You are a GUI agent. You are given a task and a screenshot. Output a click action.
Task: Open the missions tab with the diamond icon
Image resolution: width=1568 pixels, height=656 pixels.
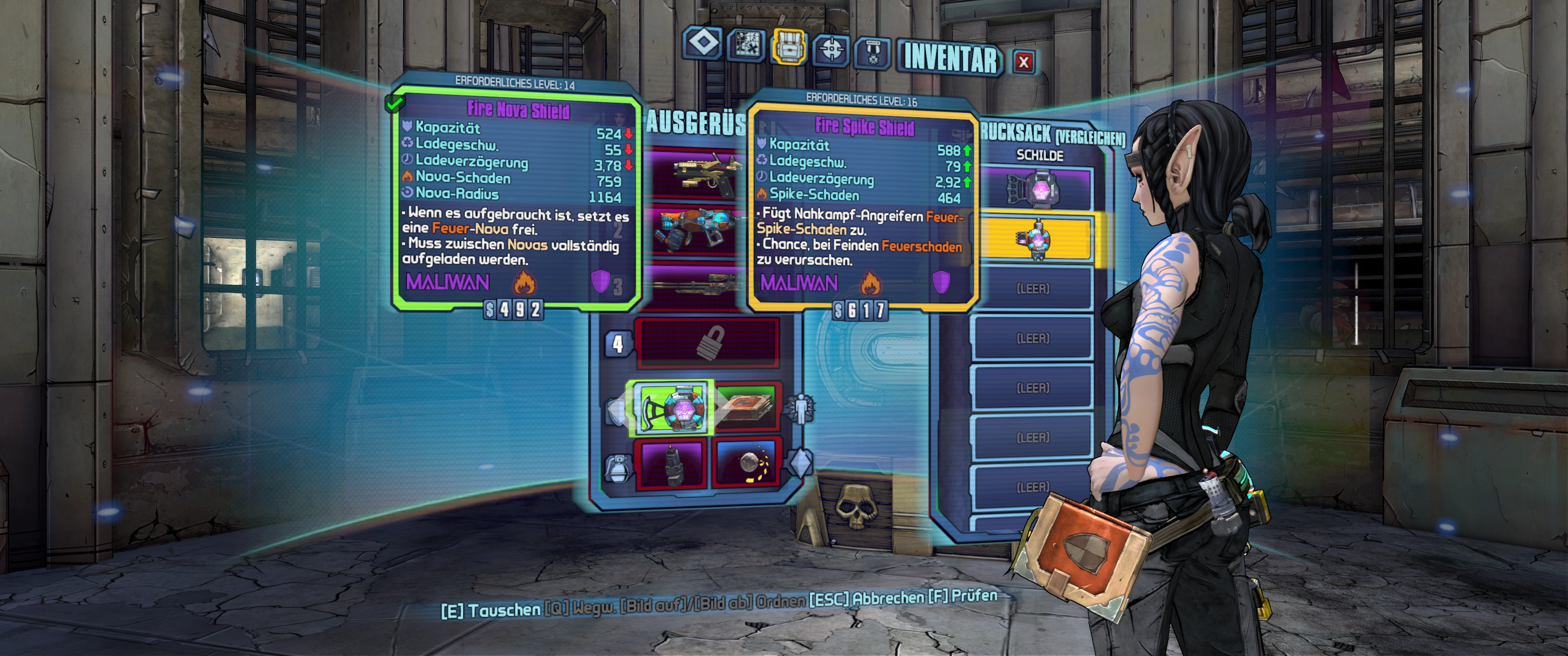pyautogui.click(x=703, y=44)
